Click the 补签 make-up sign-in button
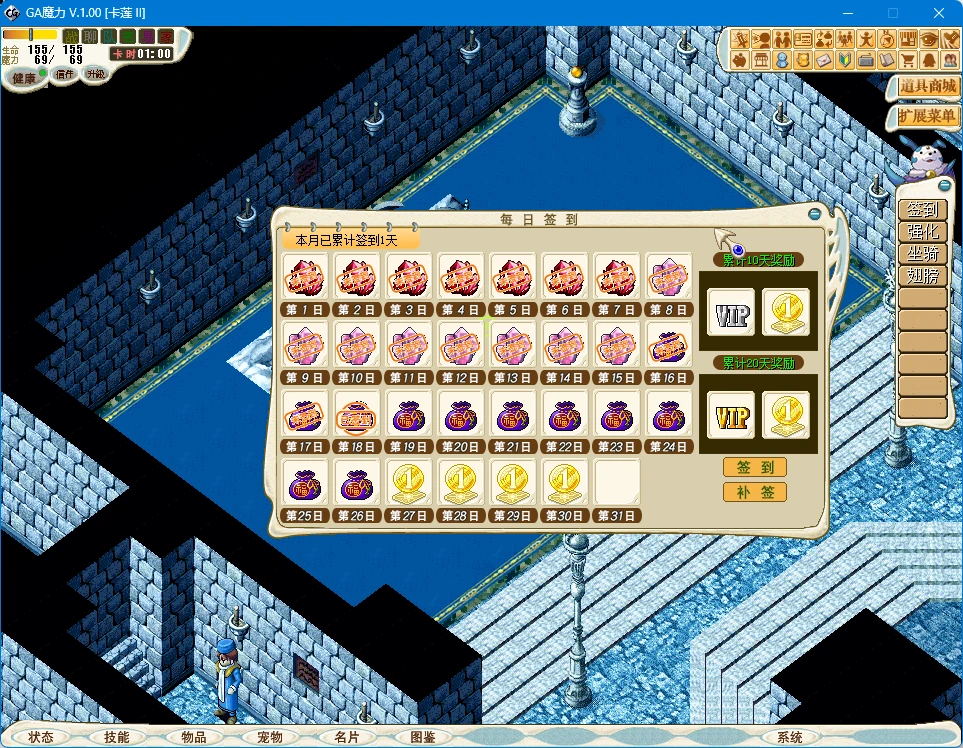The image size is (963, 748). 754,492
